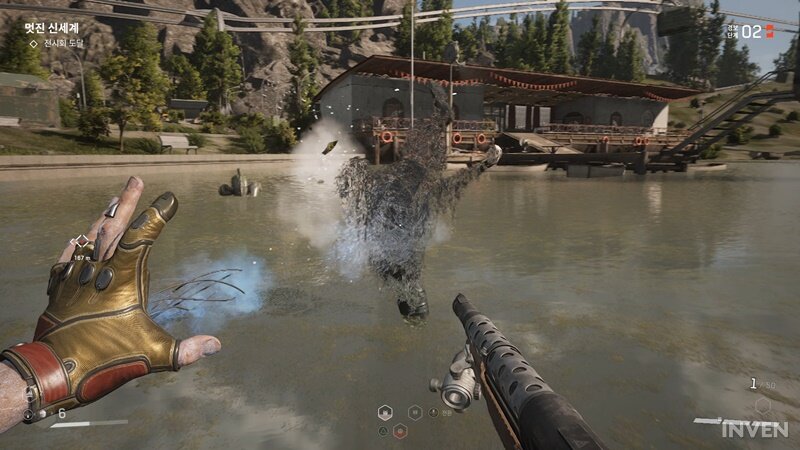Viewport: 800px width, 450px height.
Task: Click the INVEN watermark logo
Action: point(755,428)
